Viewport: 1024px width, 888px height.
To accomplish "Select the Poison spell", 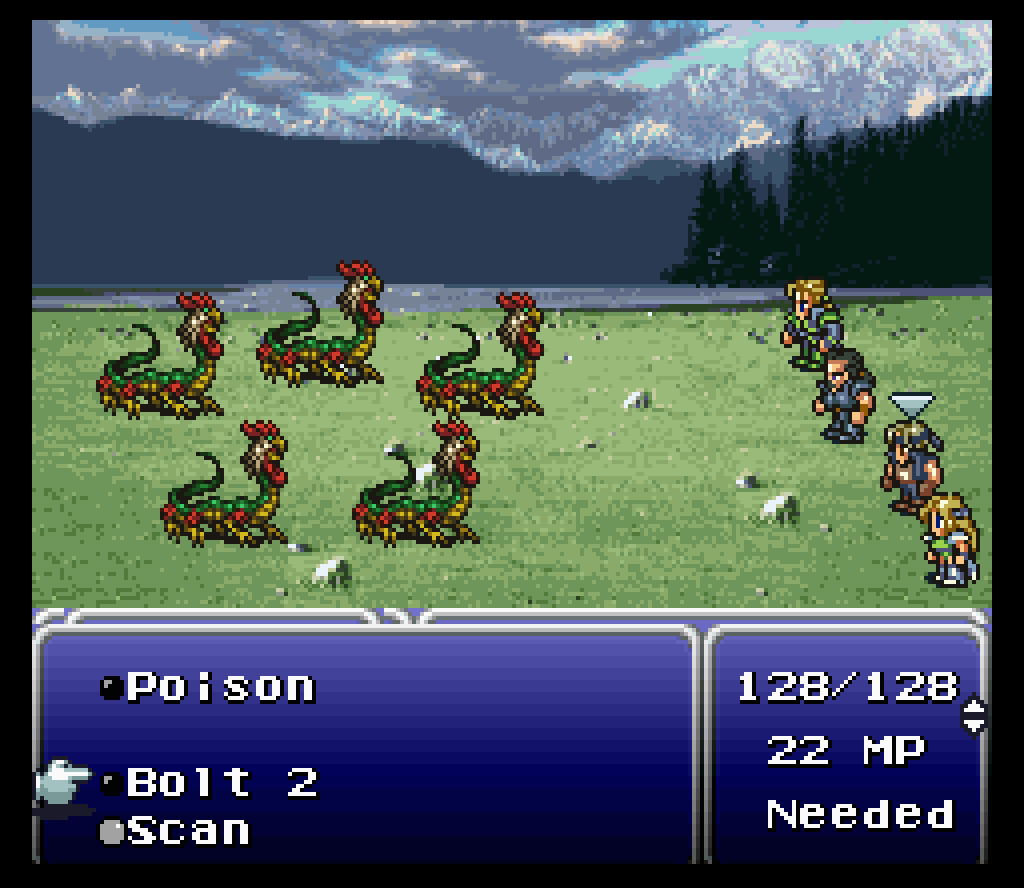I will coord(219,687).
